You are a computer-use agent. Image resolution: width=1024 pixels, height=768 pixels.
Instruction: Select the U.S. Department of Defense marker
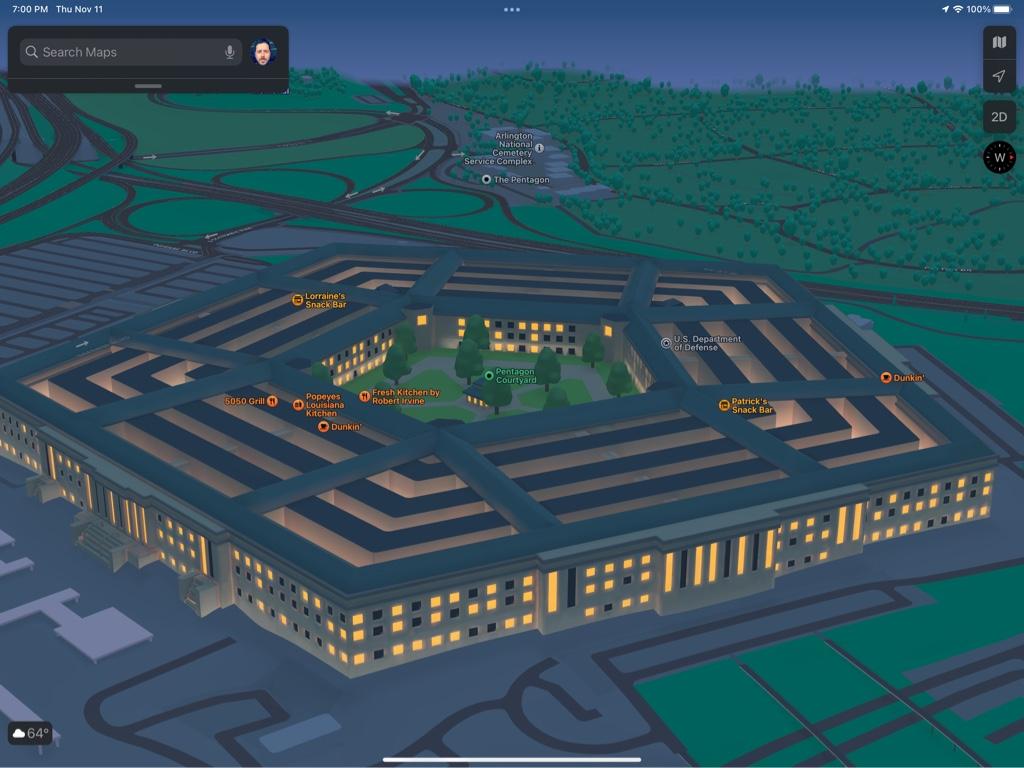(x=667, y=343)
